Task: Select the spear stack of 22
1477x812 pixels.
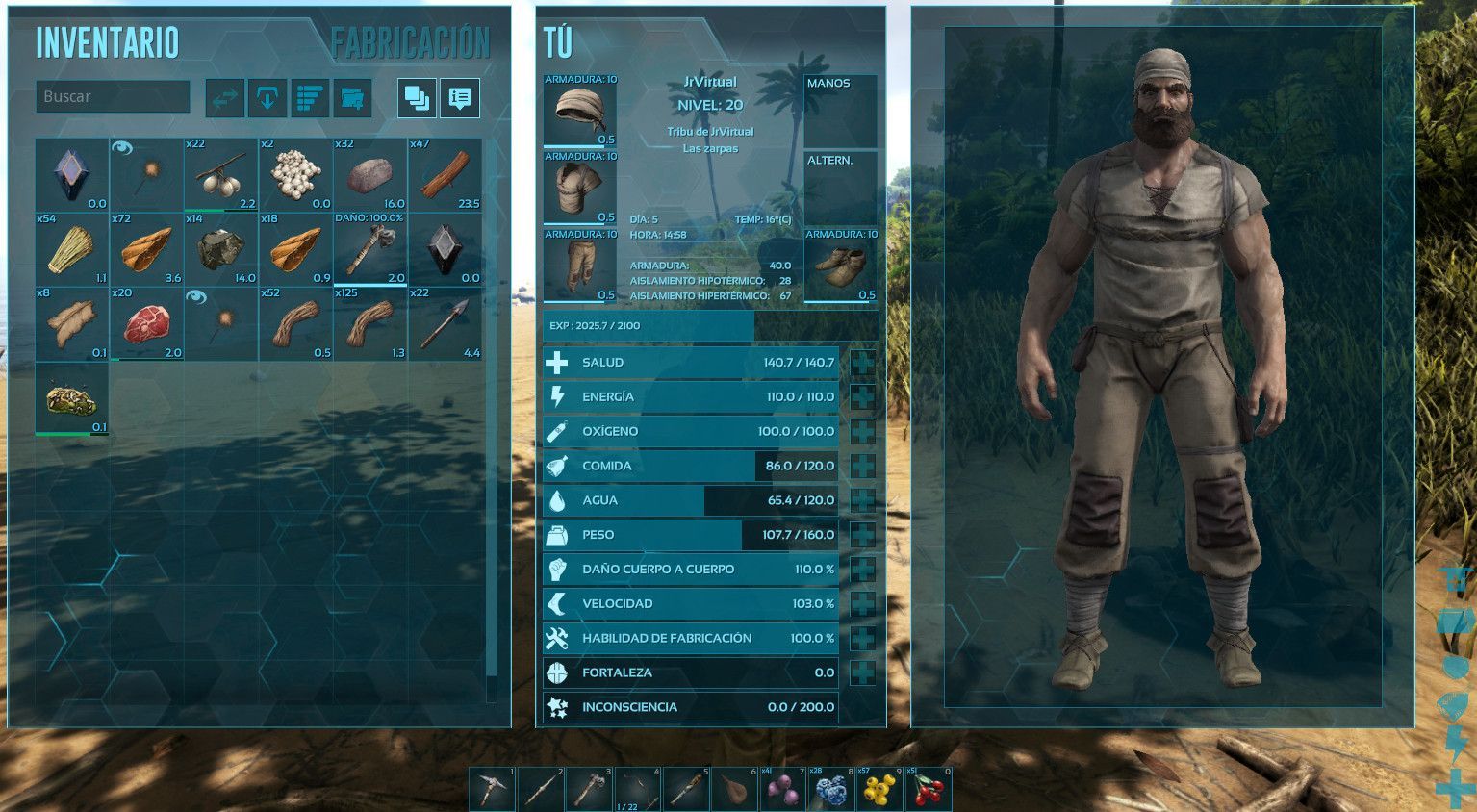Action: 445,324
